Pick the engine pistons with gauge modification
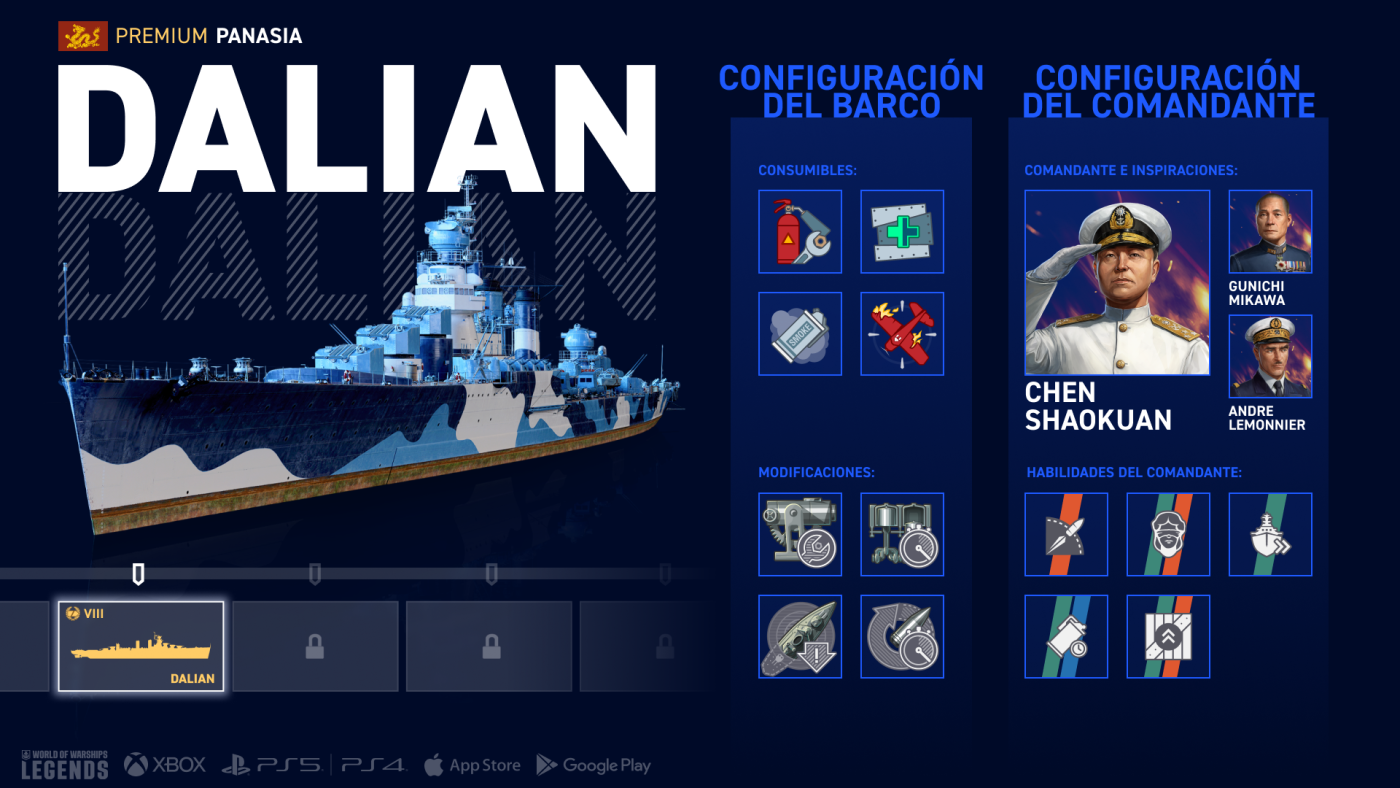Image resolution: width=1400 pixels, height=788 pixels. [902, 534]
